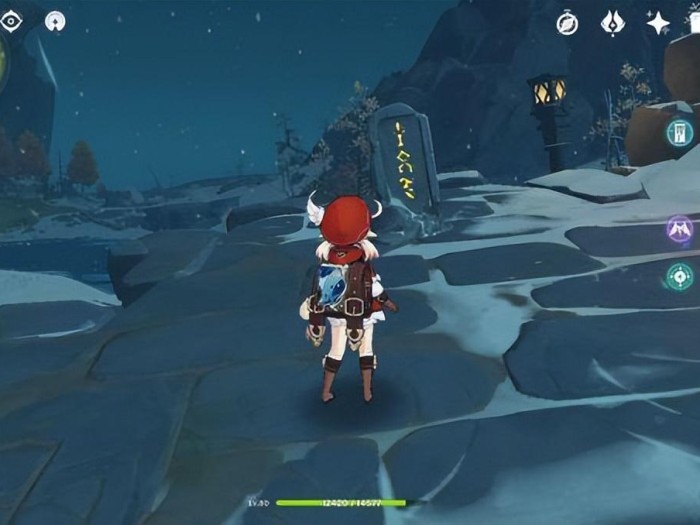Open the compass events icon
The height and width of the screenshot is (525, 700).
coord(567,23)
